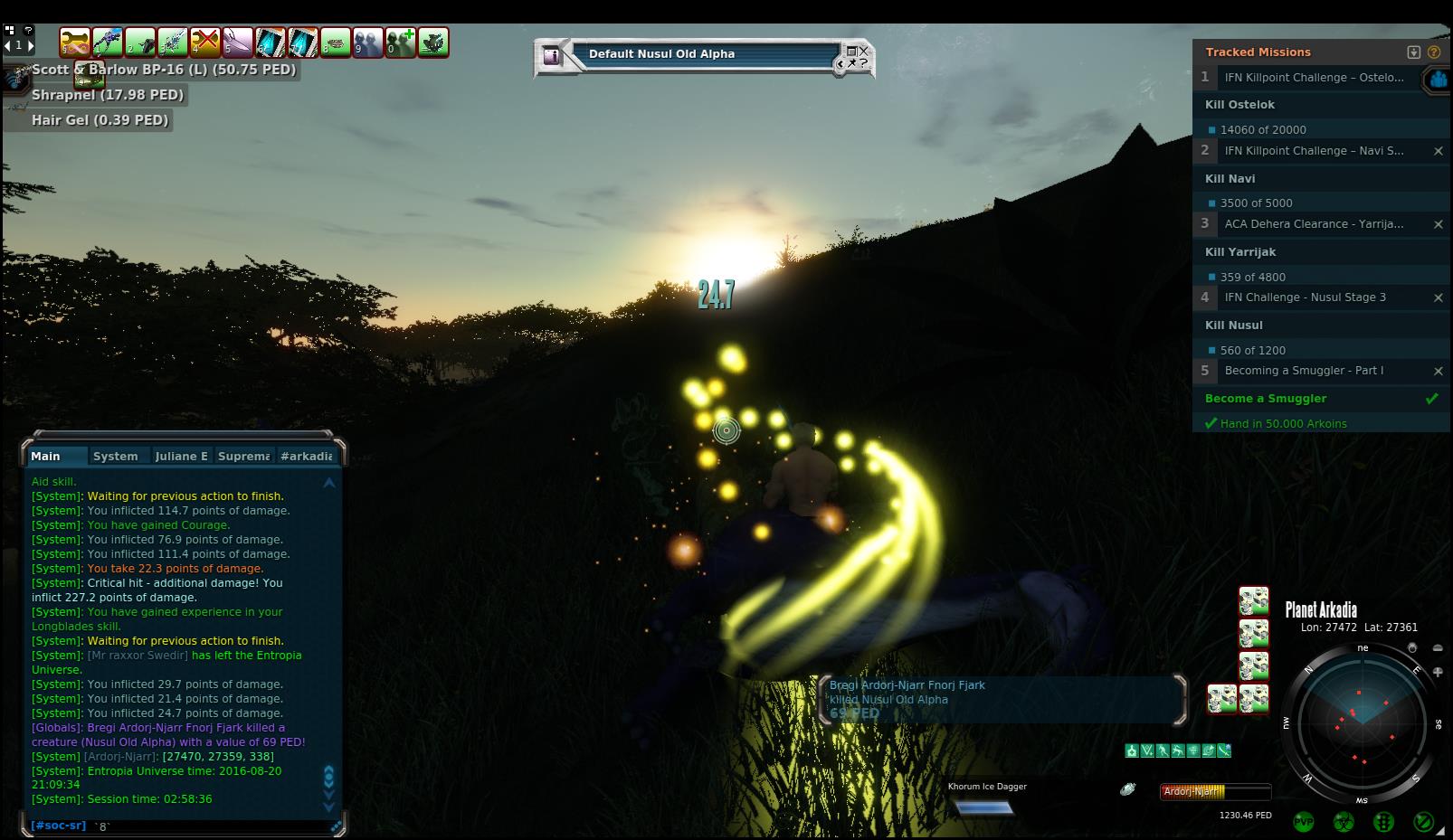Activate the blade weapon in hotbar slot 5
This screenshot has width=1453, height=840.
coord(238,42)
